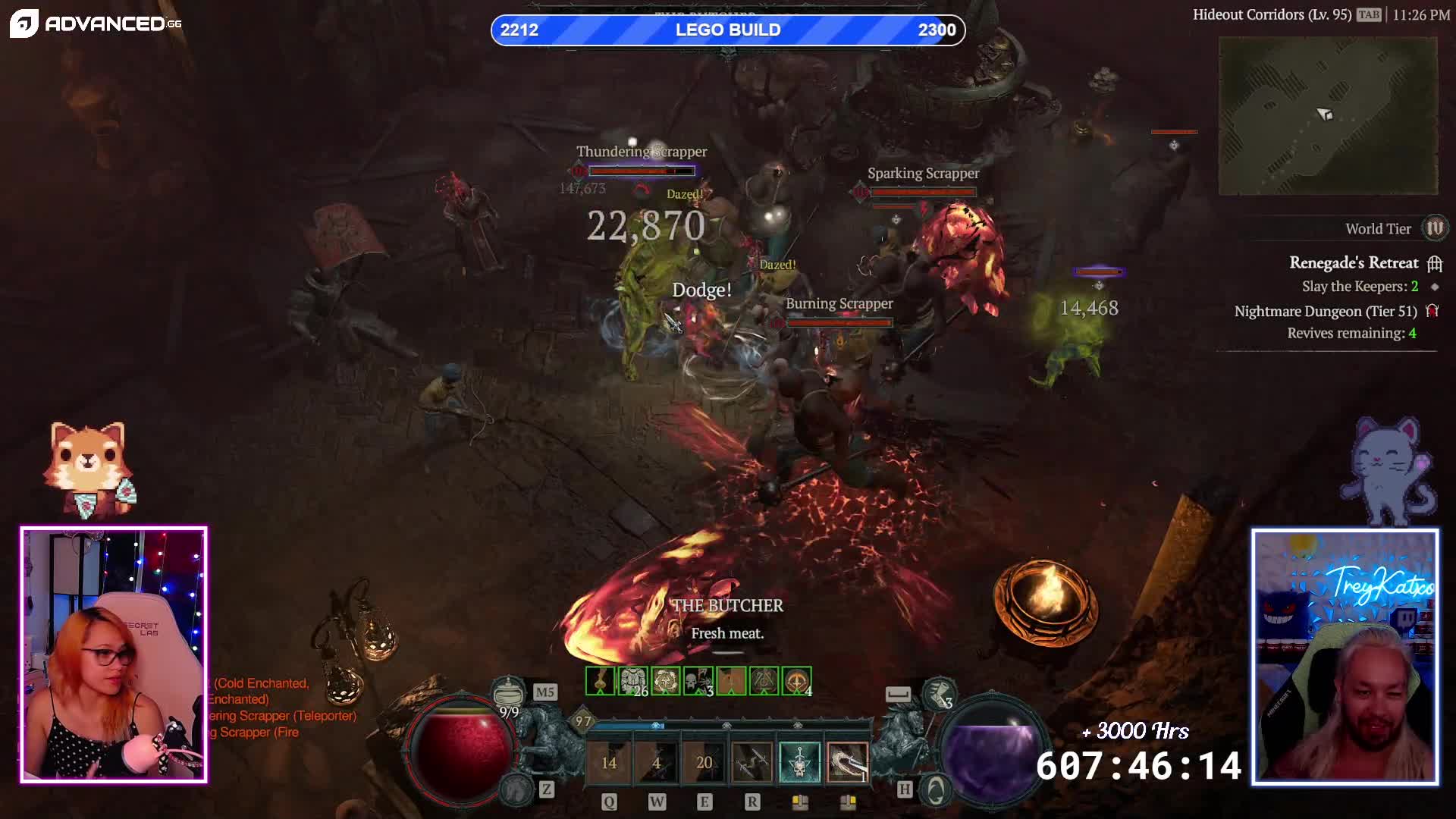The image size is (1456, 819).
Task: Click the orange dagger-circle buff icon showing 4
Action: (x=797, y=681)
